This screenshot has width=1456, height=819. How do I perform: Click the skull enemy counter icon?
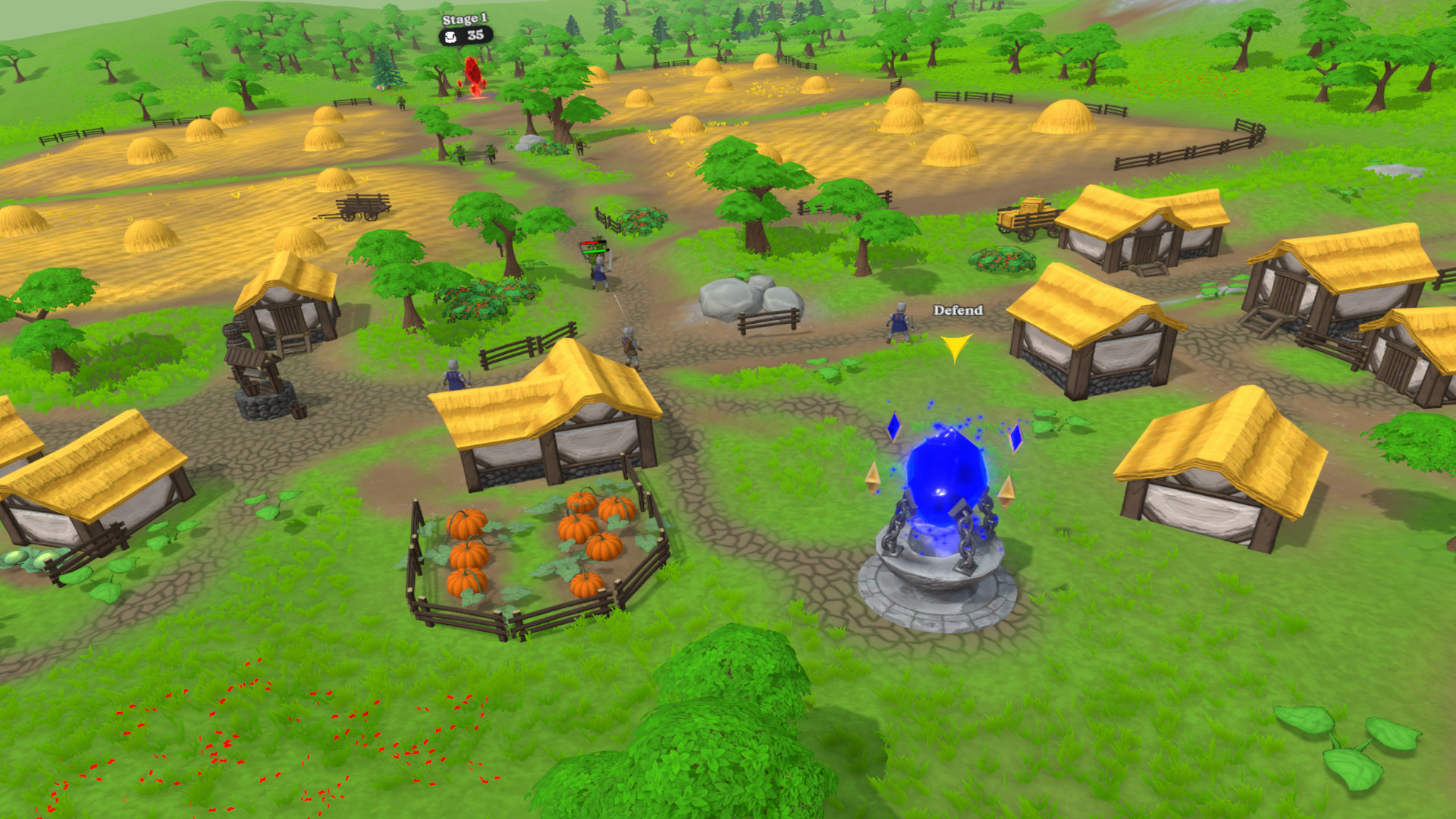[450, 35]
